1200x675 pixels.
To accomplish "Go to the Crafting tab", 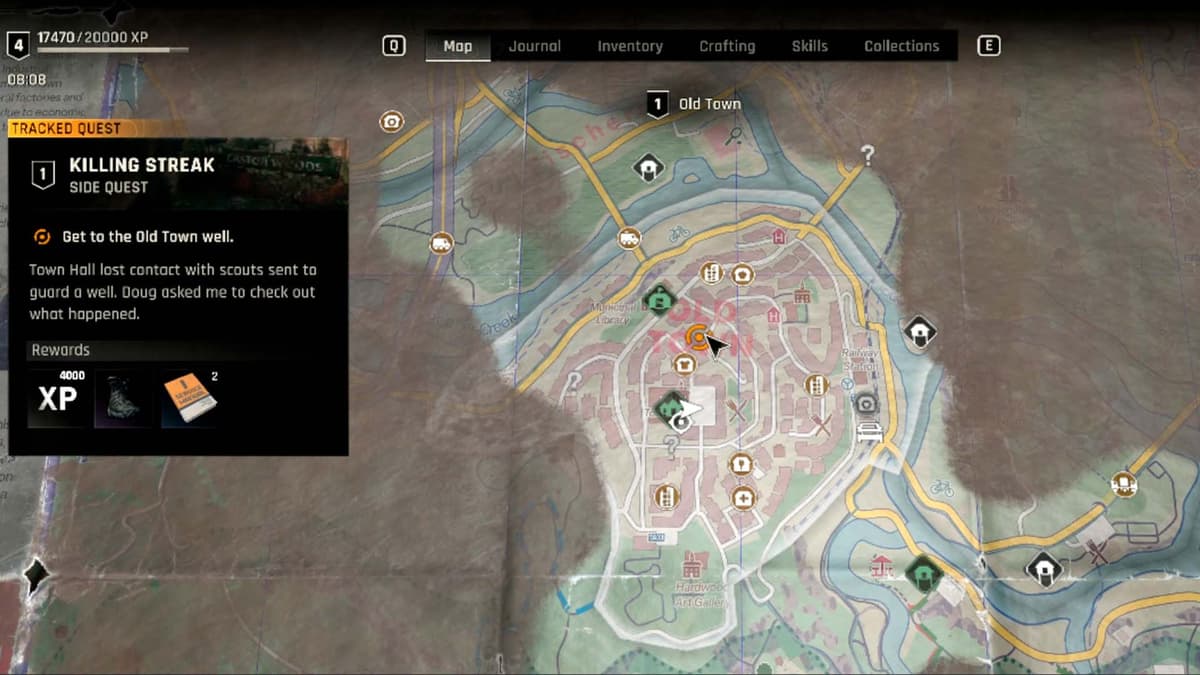I will [727, 46].
